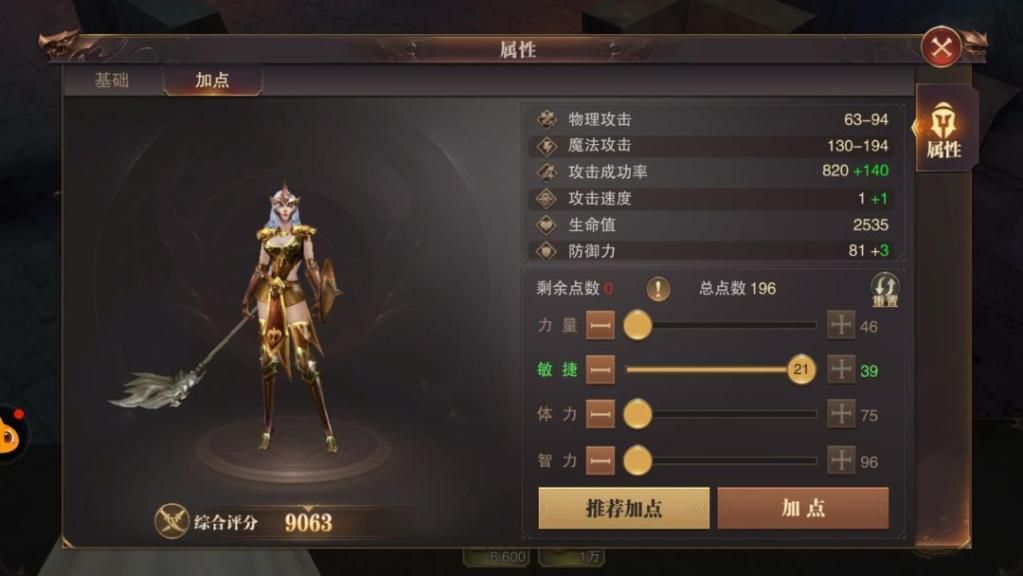Select the 加点 tab
Viewport: 1023px width, 576px height.
pyautogui.click(x=212, y=81)
